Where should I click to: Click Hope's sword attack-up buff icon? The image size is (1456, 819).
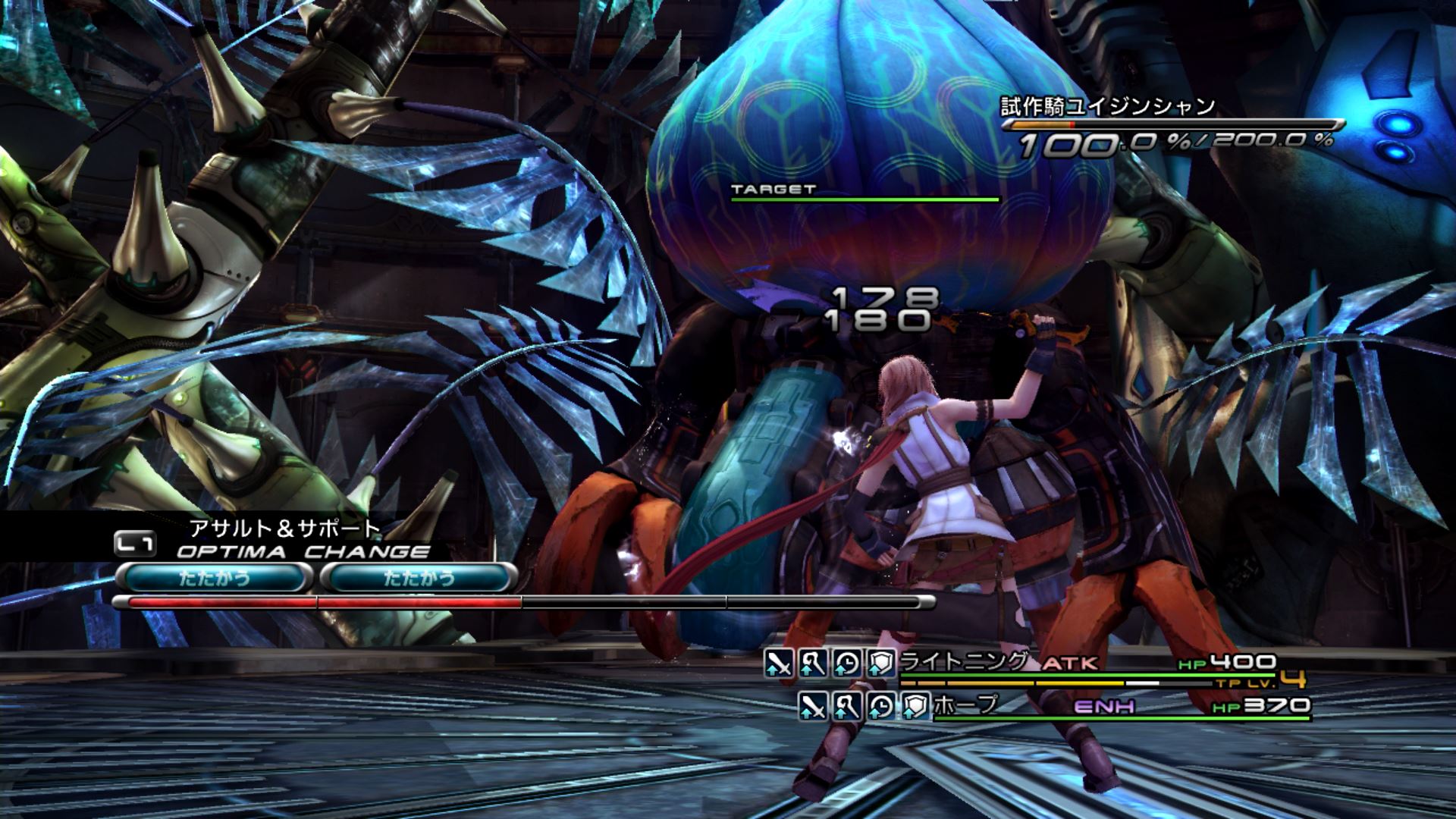813,707
